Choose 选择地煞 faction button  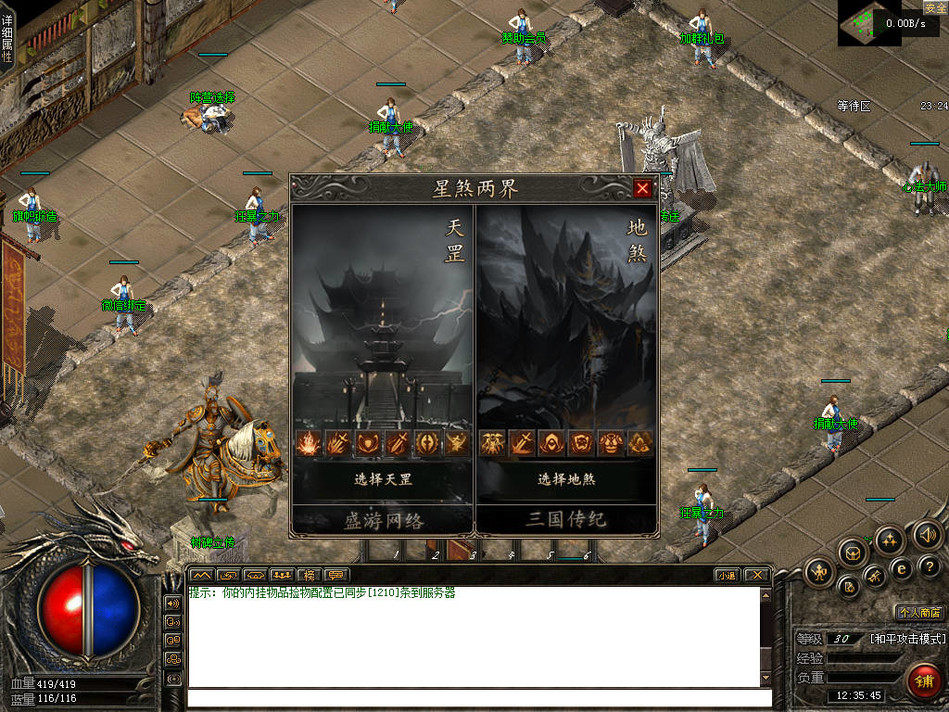(x=566, y=479)
